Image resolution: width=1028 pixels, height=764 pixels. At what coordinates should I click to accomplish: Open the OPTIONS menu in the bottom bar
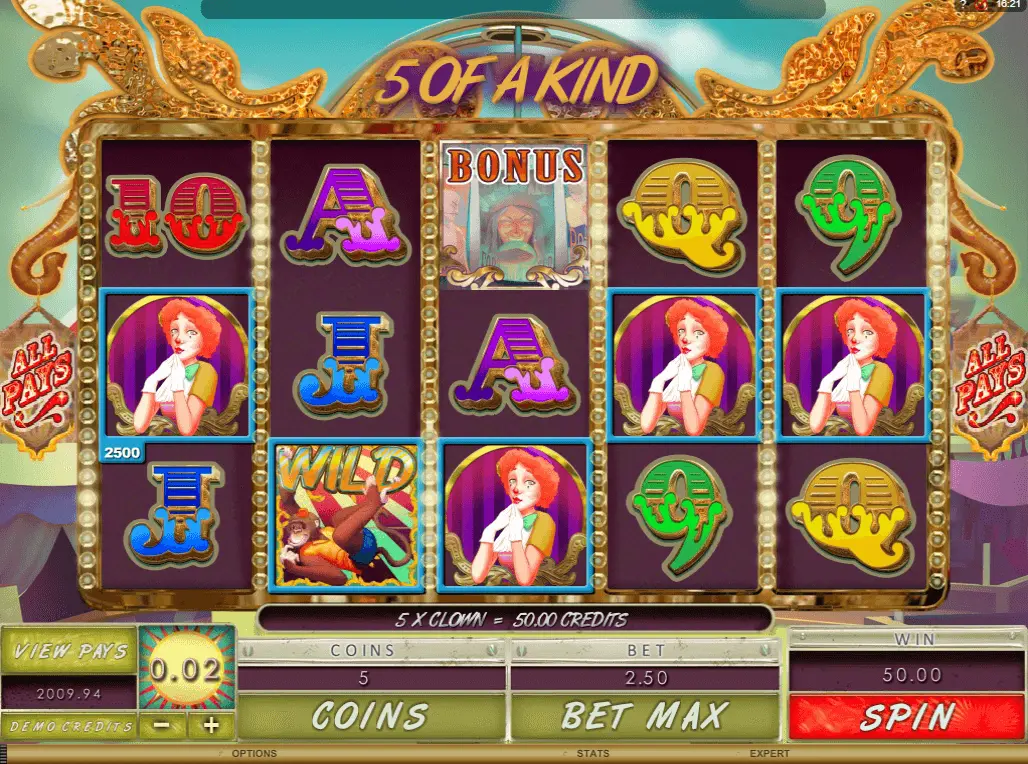point(254,754)
